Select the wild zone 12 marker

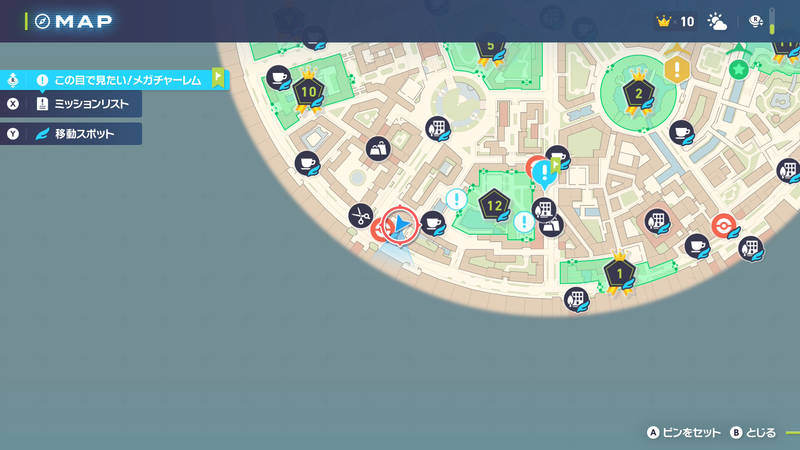[x=493, y=207]
